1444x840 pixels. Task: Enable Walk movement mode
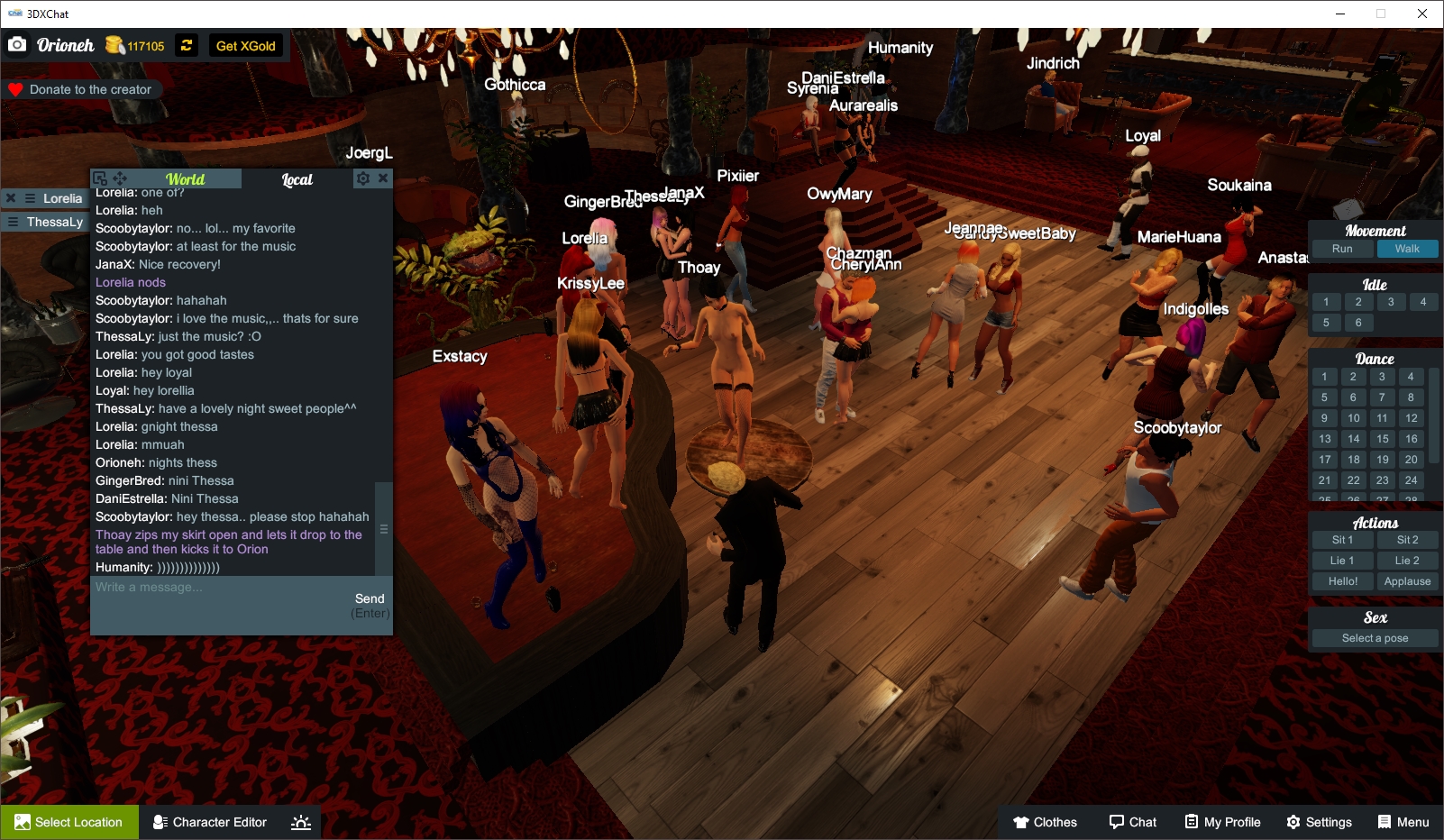pyautogui.click(x=1407, y=249)
